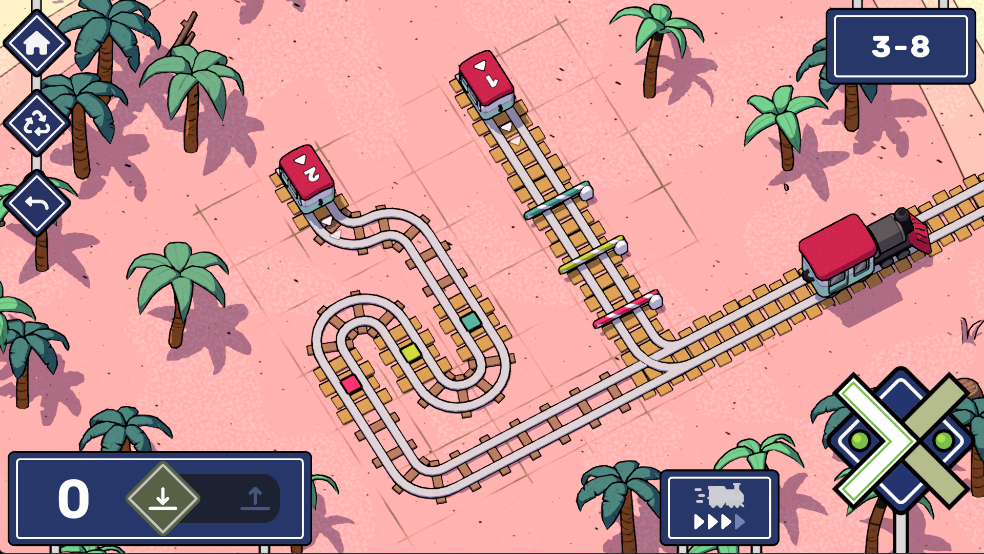This screenshot has width=984, height=554.
Task: Select the downward arrow toggle option
Action: [x=163, y=497]
